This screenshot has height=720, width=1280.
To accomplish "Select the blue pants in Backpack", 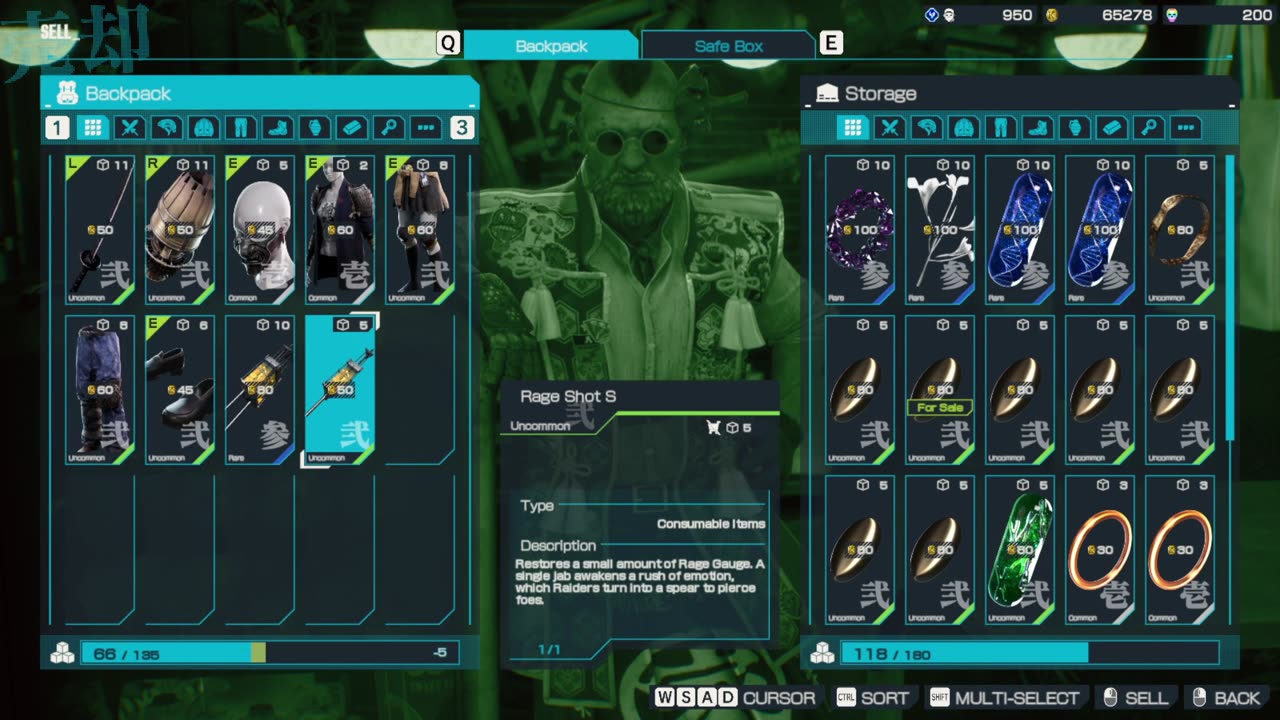I will click(x=100, y=390).
